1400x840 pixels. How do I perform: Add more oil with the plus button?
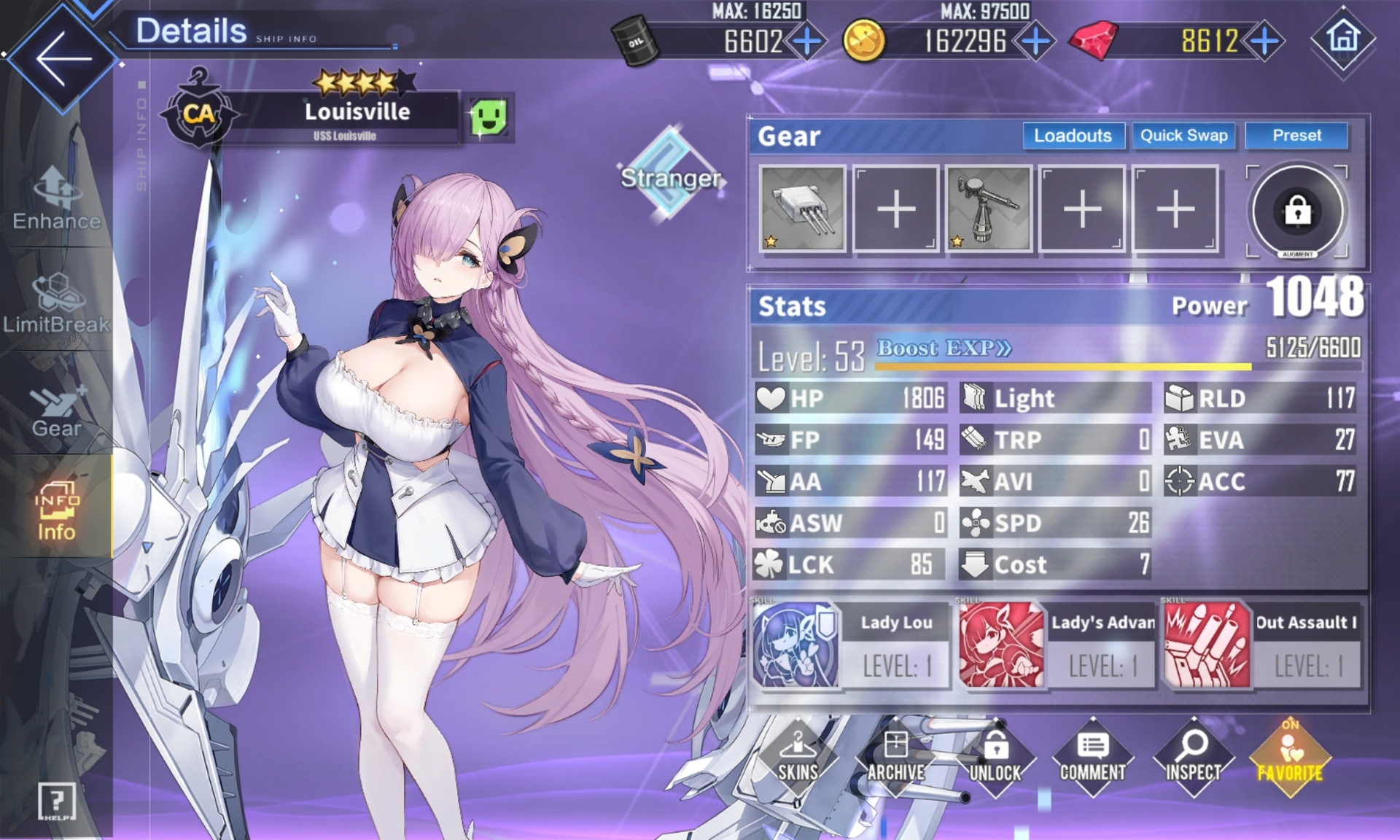(x=806, y=41)
